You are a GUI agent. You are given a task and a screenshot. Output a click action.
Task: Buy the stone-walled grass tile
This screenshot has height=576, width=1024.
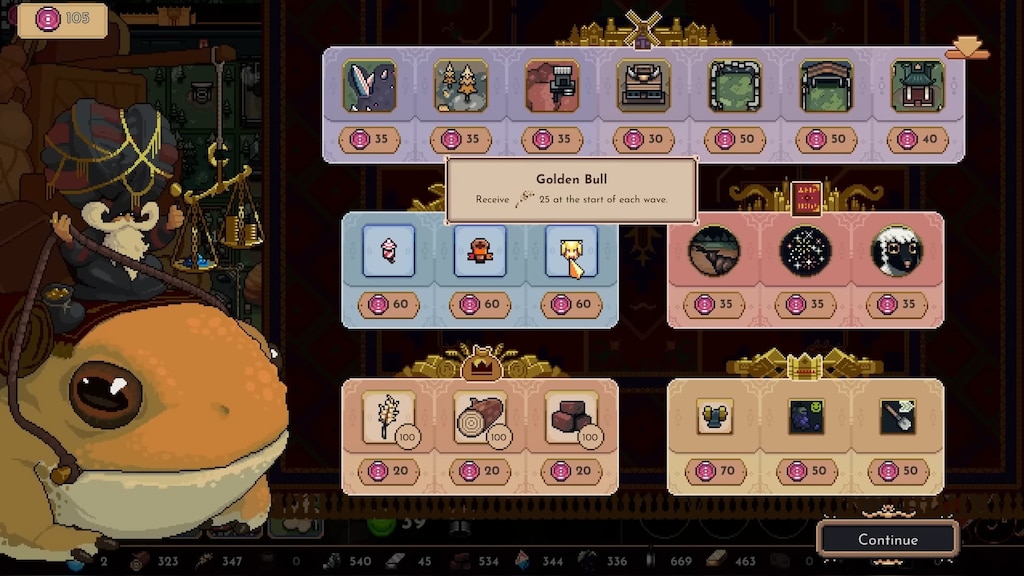[735, 86]
